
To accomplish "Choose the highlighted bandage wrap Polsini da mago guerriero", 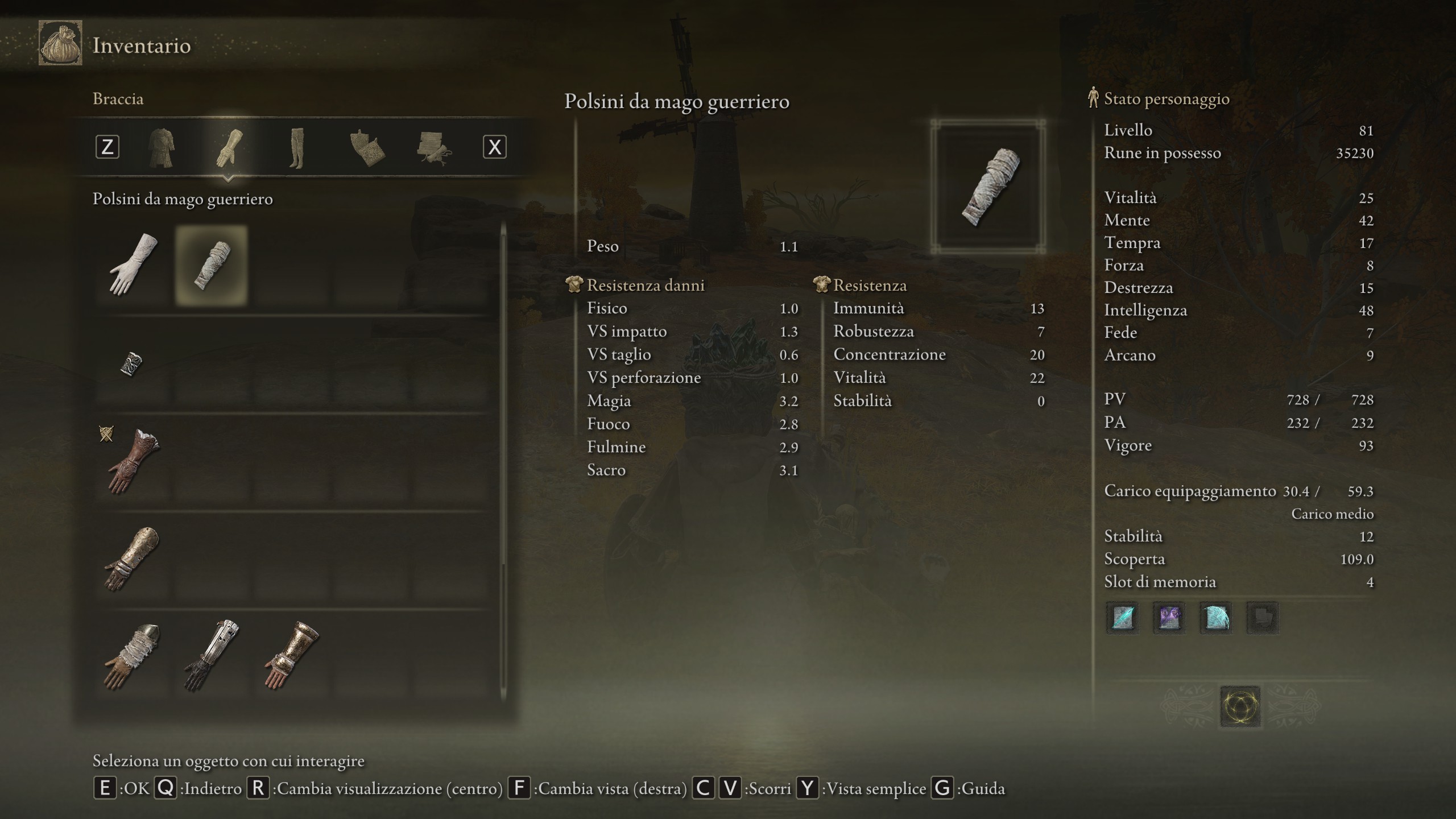I will click(212, 265).
